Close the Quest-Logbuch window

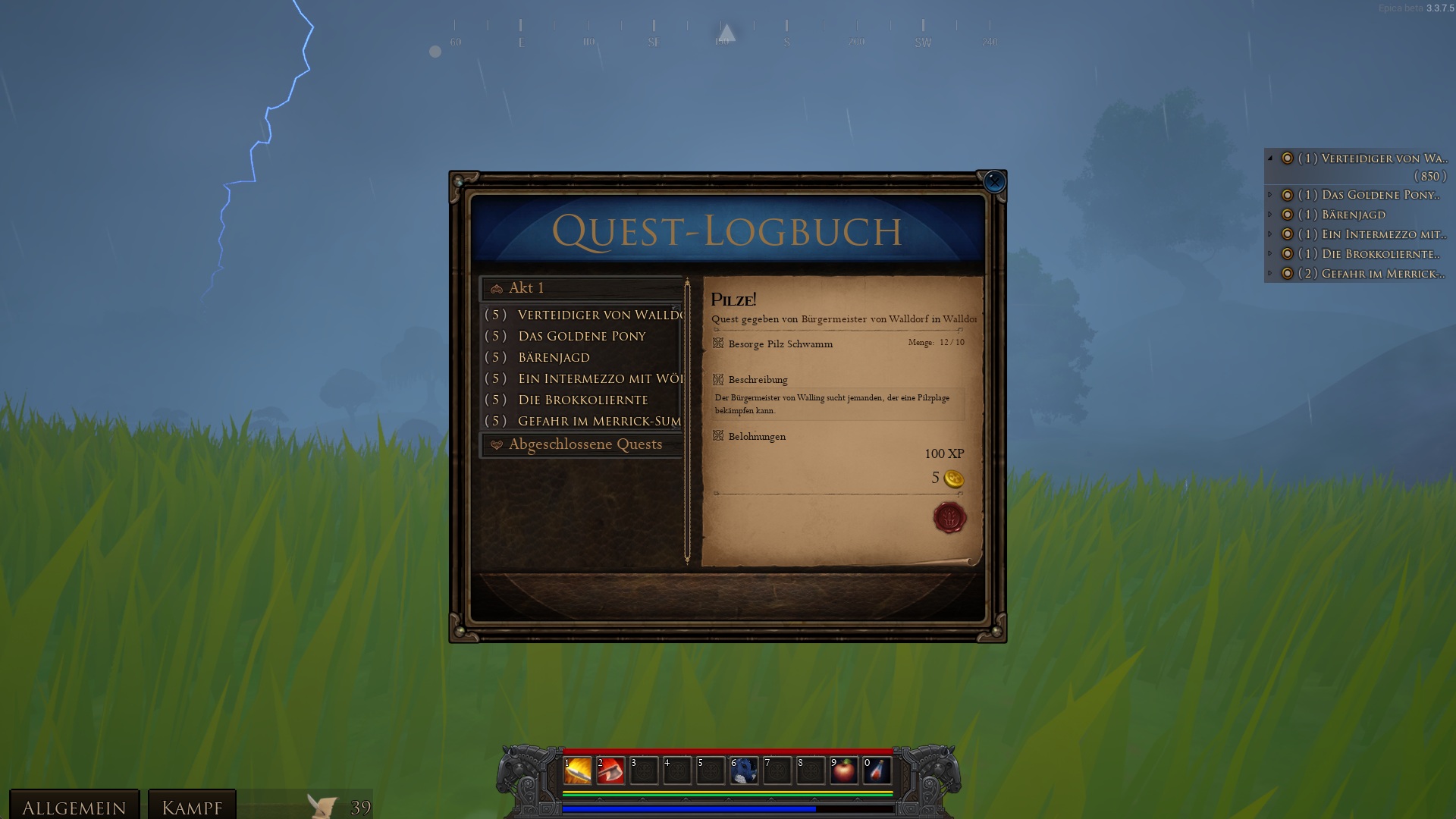click(993, 182)
